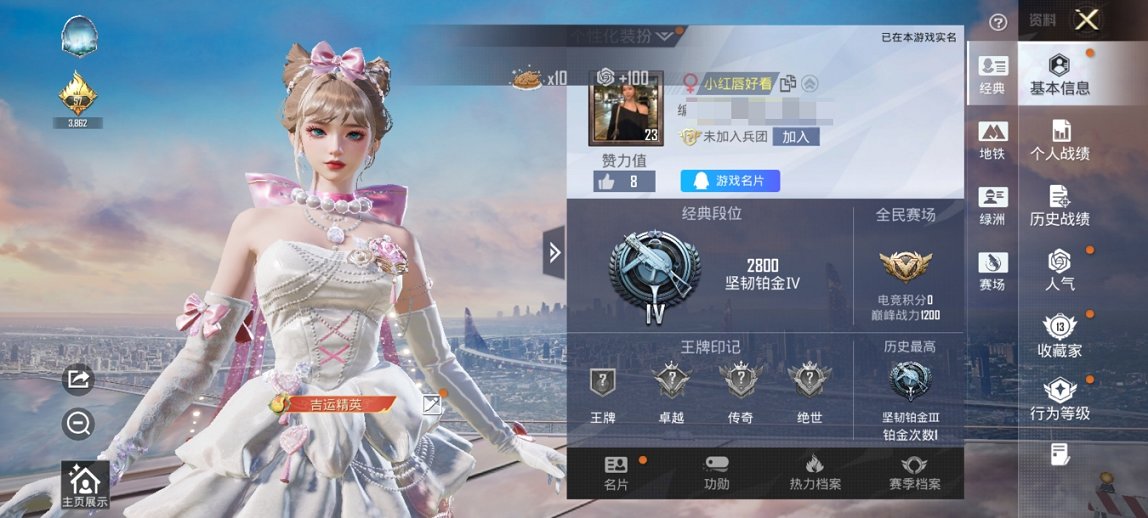1148x518 pixels.
Task: Open the 收藏家 collector tab
Action: (x=1060, y=337)
